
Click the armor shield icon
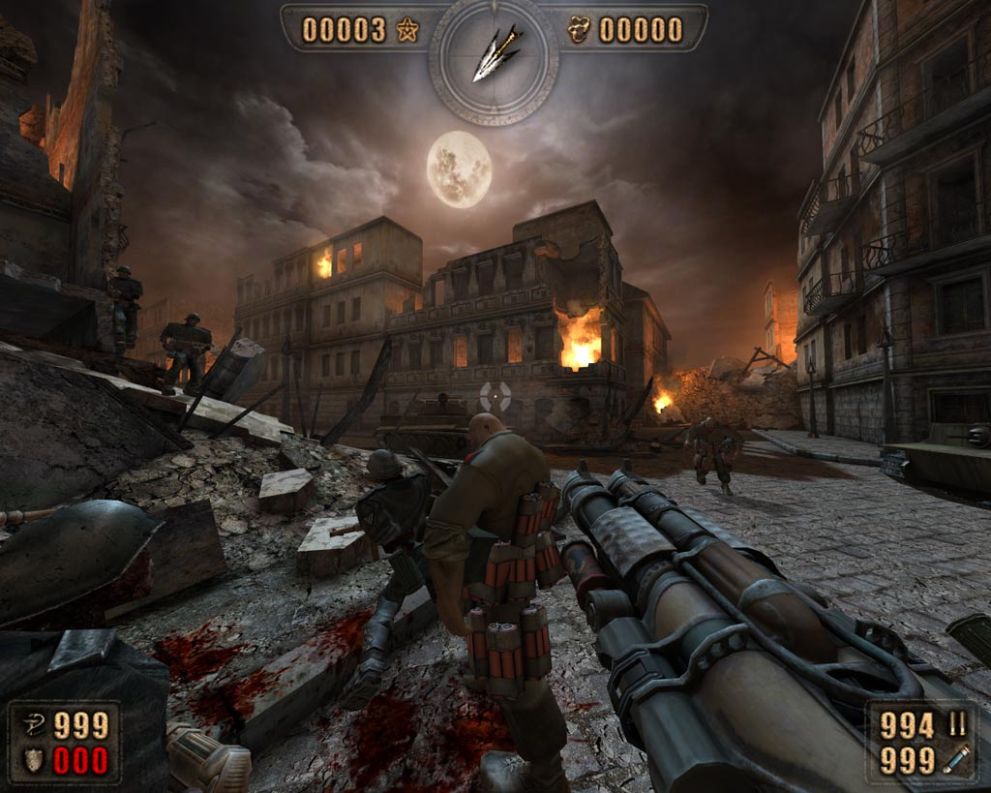tap(32, 761)
